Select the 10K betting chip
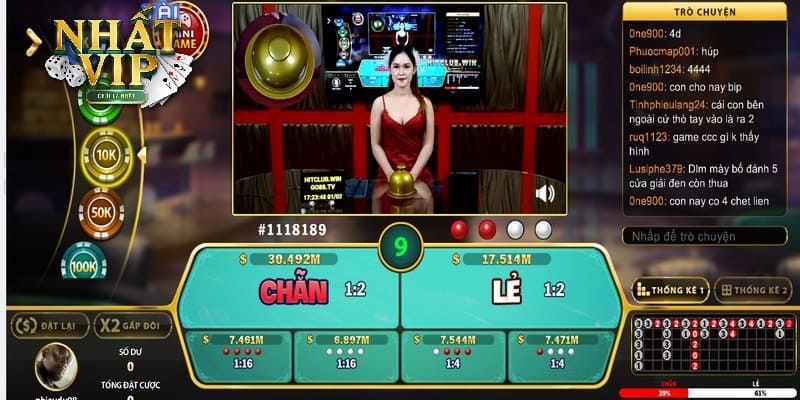This screenshot has width=800, height=400. click(x=107, y=155)
